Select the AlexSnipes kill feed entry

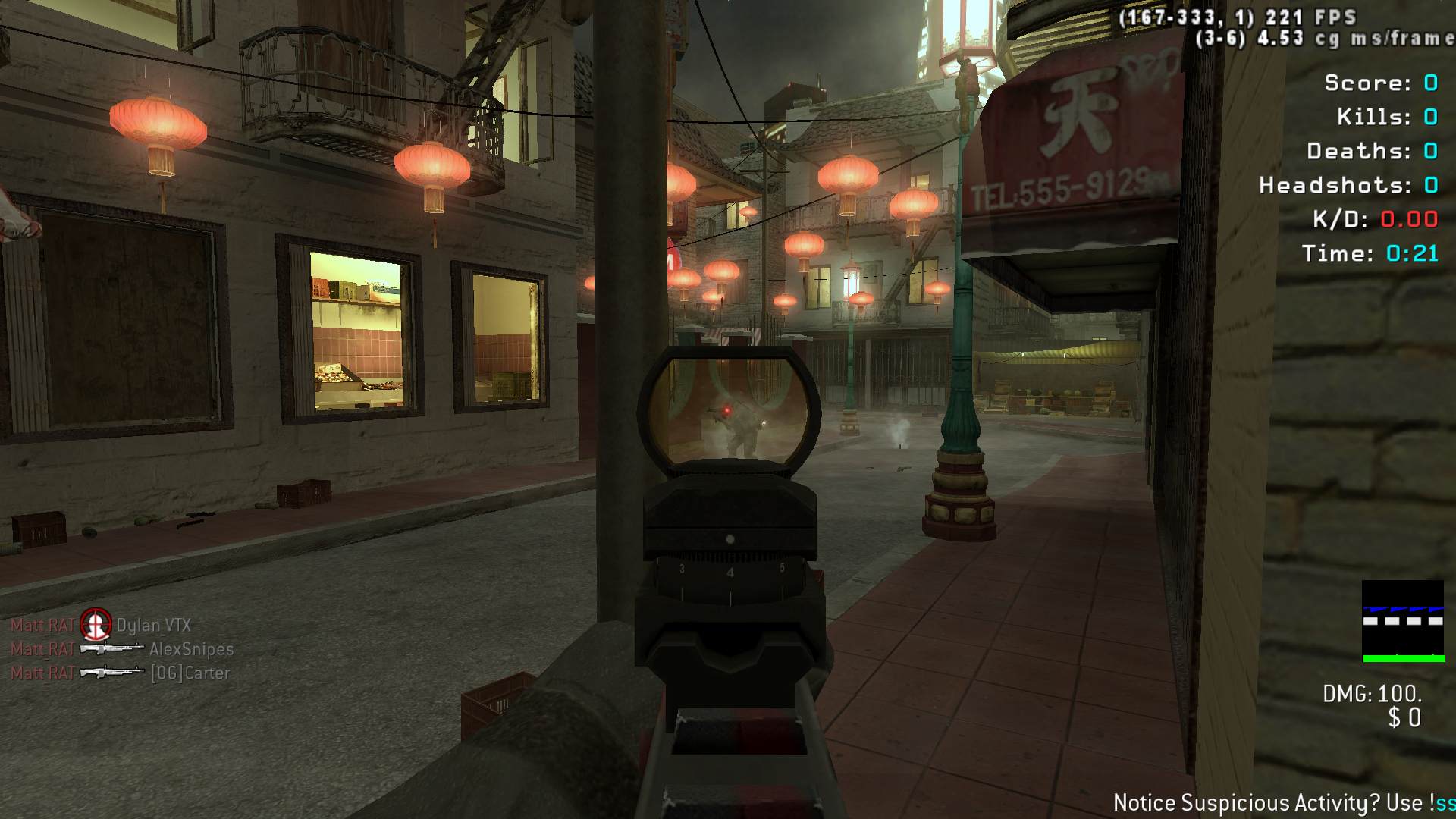click(122, 649)
